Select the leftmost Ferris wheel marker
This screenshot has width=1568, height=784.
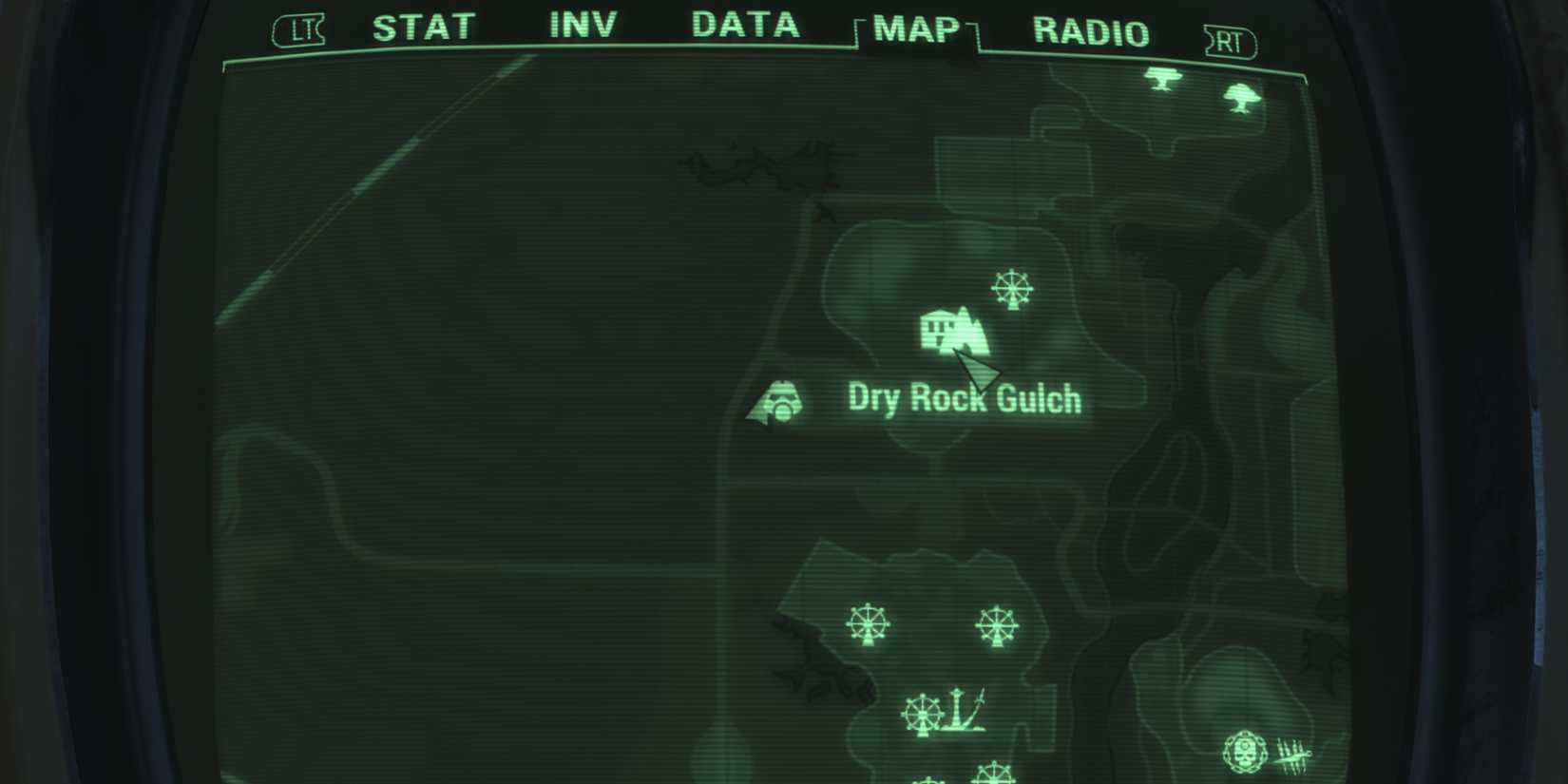(x=870, y=625)
